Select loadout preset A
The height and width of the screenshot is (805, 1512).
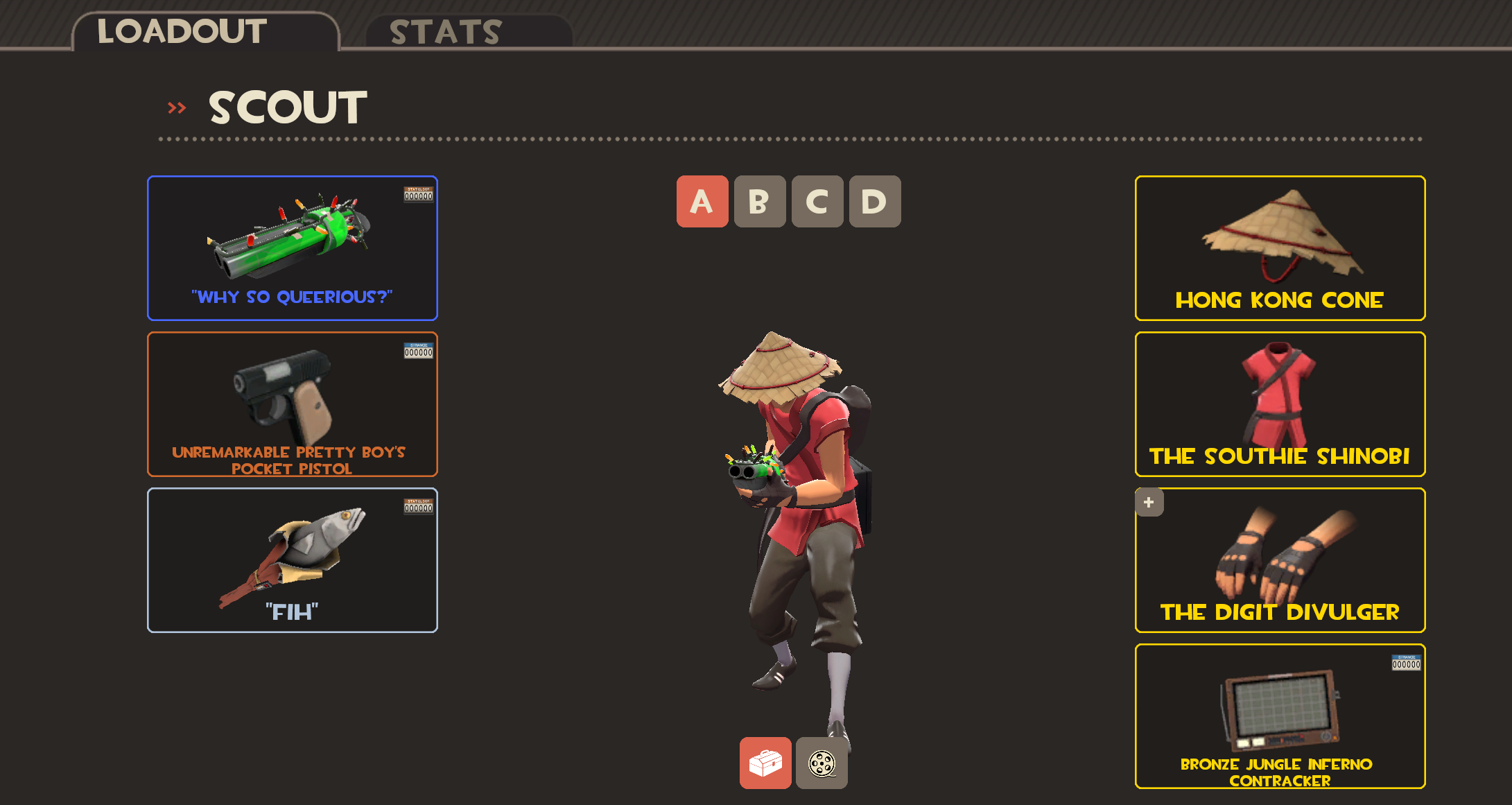[x=702, y=202]
